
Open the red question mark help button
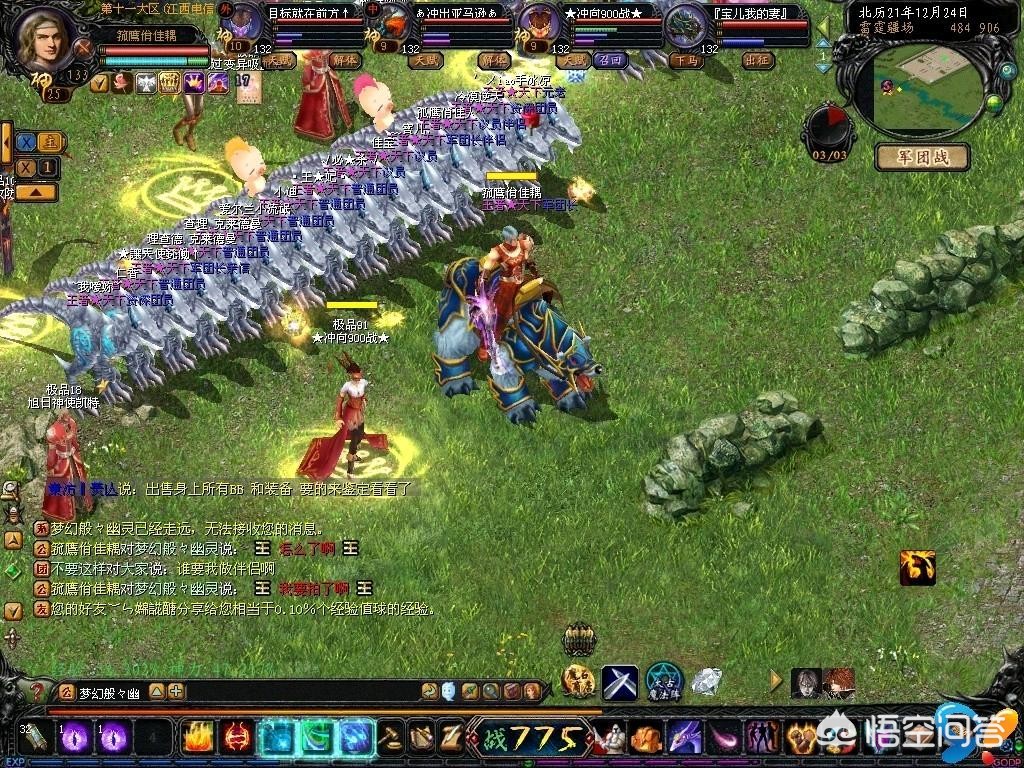37,691
